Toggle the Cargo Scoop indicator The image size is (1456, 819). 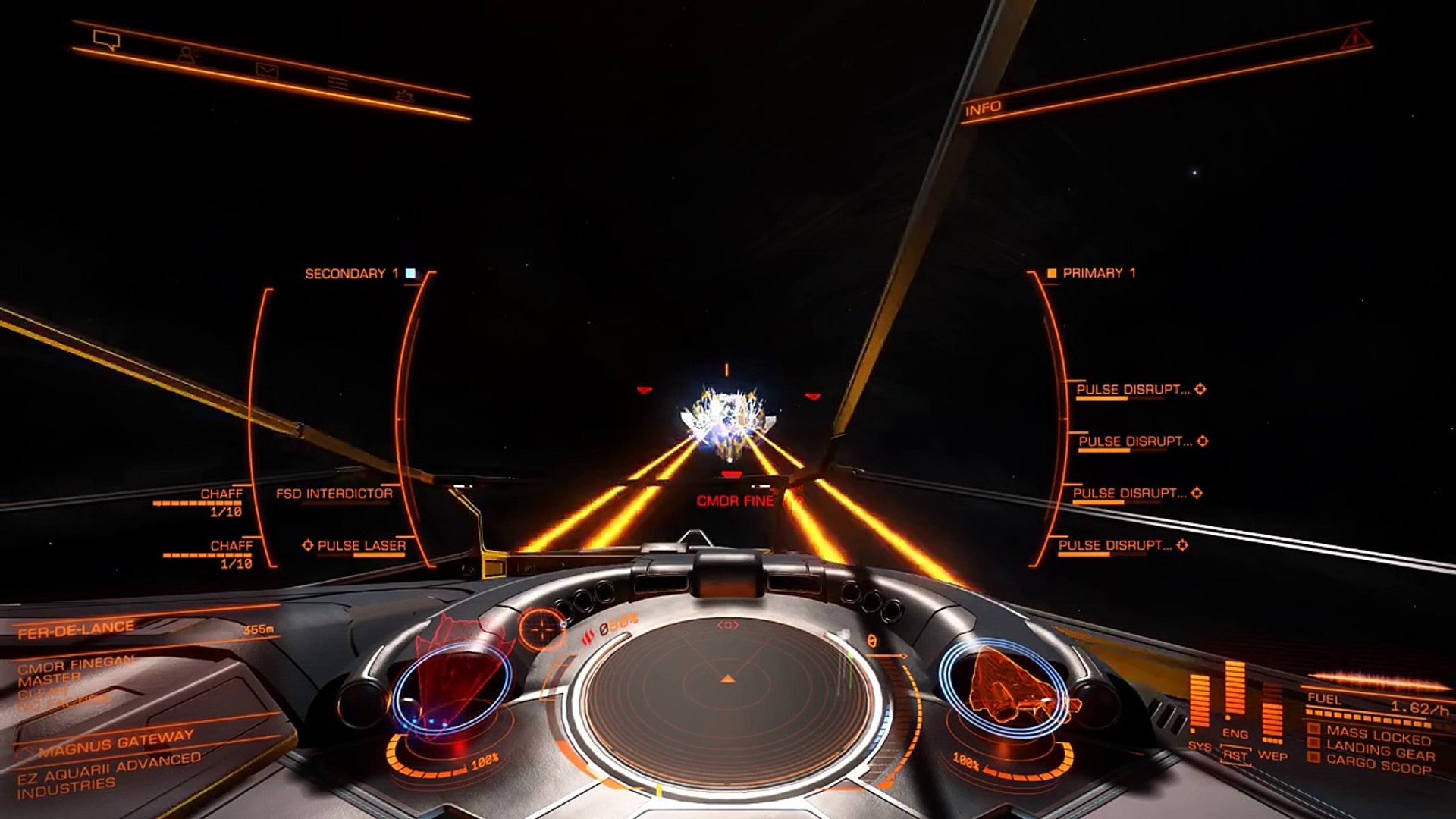[1378, 764]
